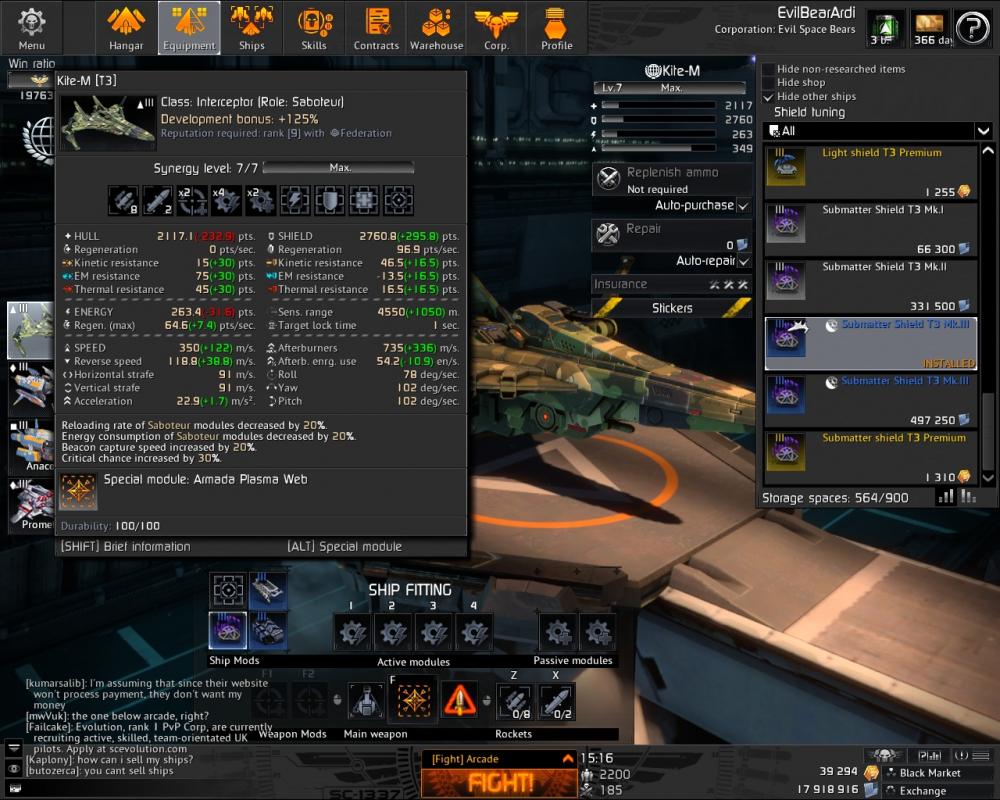Toggle the Hide shop checkbox
The height and width of the screenshot is (800, 1000).
pyautogui.click(x=768, y=83)
